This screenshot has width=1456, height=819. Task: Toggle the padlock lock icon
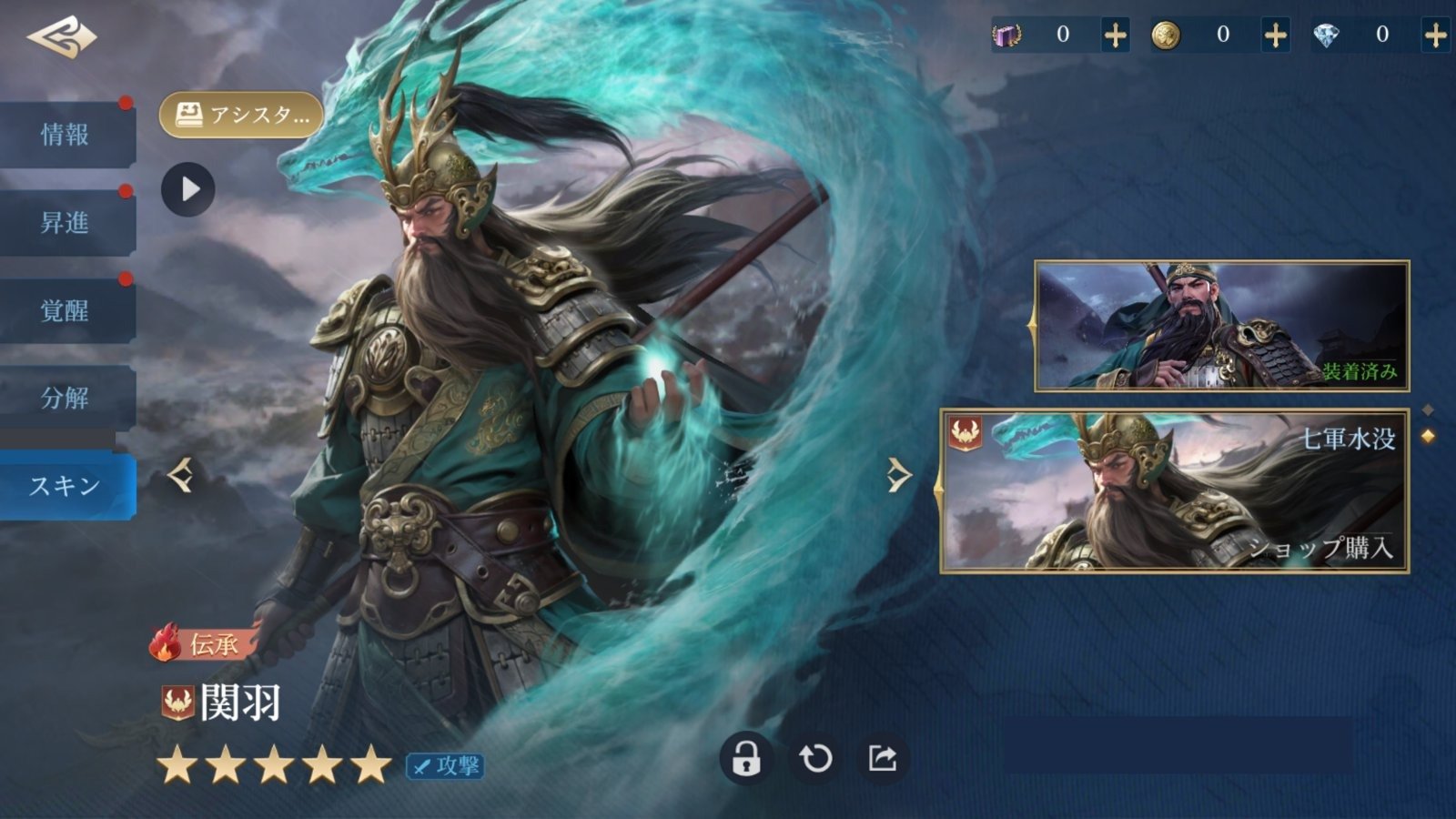tap(746, 758)
